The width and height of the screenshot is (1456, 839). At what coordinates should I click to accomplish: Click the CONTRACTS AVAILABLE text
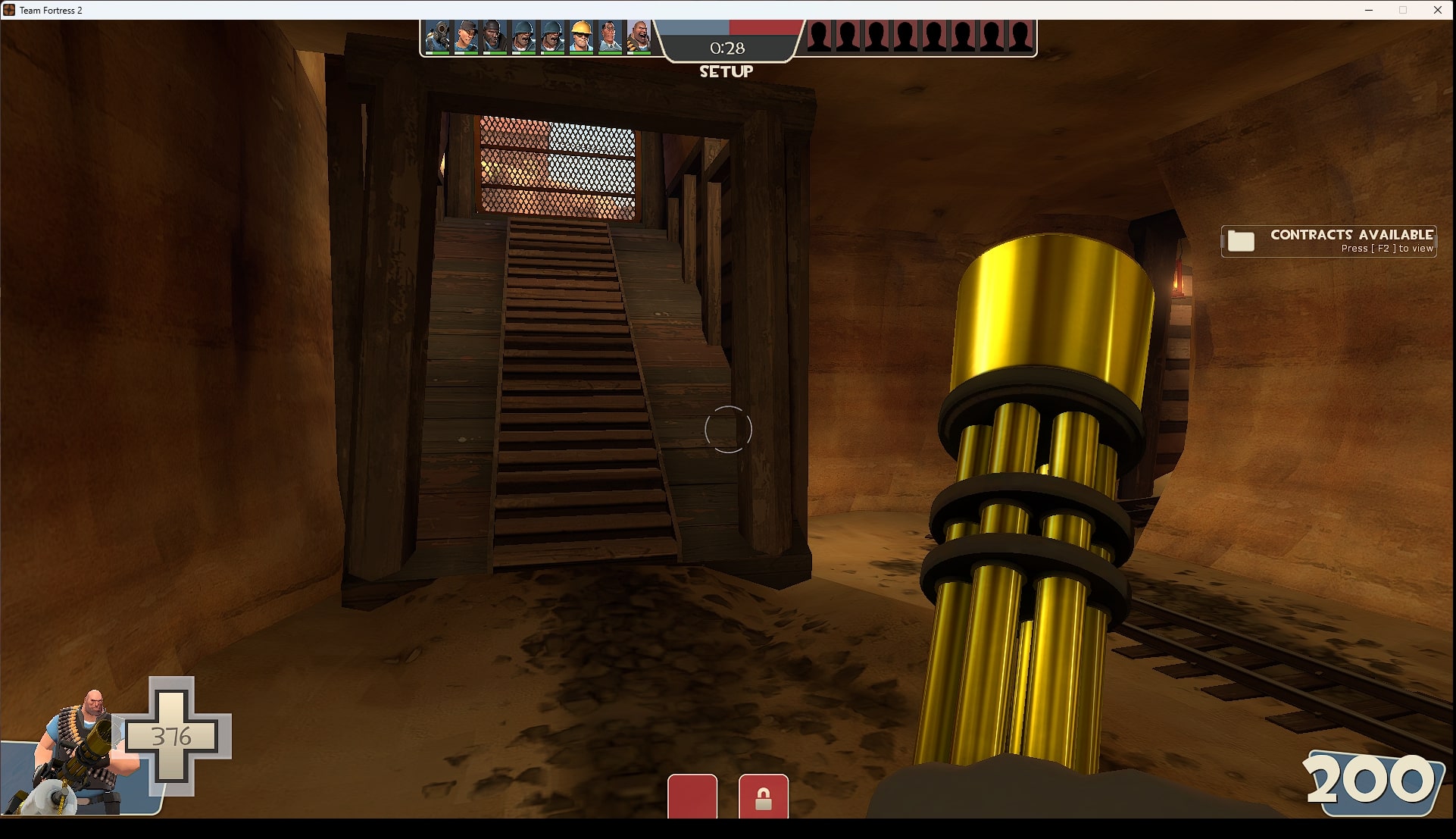click(1352, 235)
